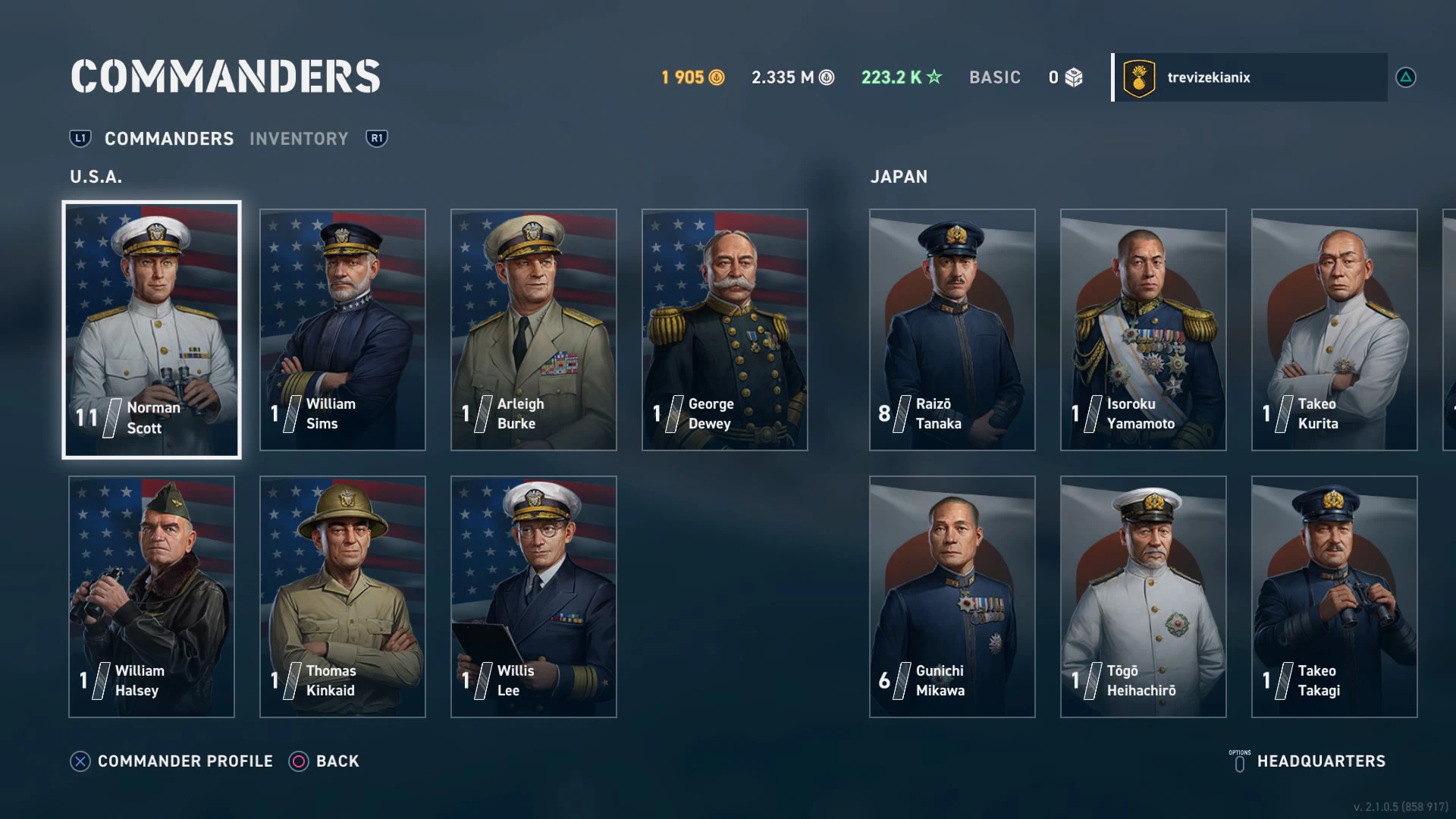The width and height of the screenshot is (1456, 819).
Task: Select the Willis Lee commander card
Action: click(534, 597)
